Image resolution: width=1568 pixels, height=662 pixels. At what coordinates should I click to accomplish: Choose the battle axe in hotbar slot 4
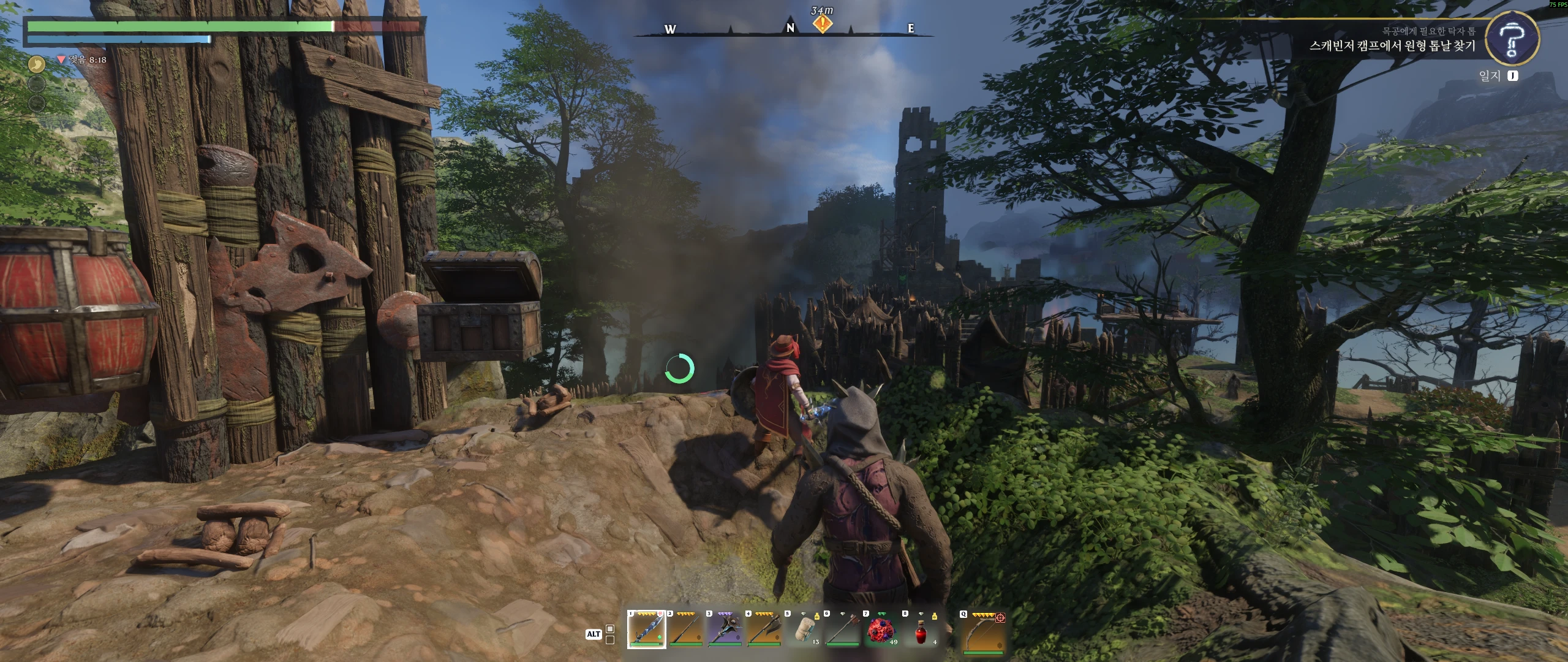[764, 629]
